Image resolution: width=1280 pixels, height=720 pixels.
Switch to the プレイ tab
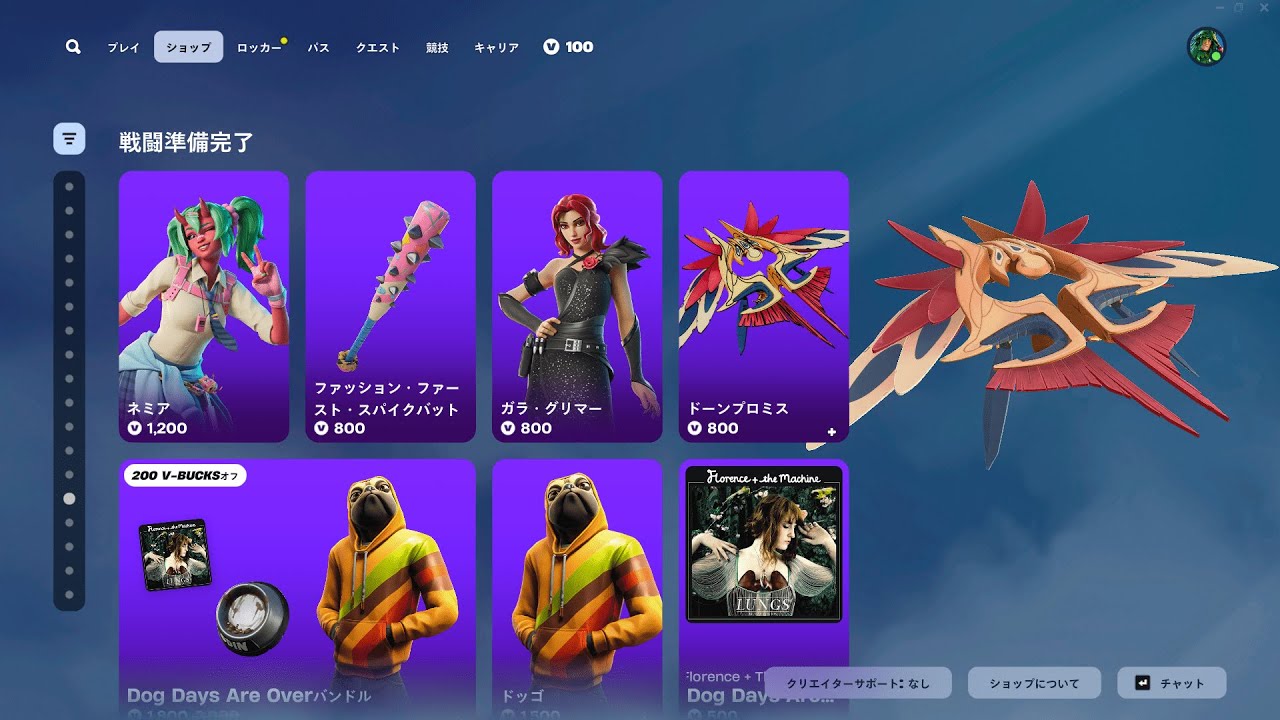coord(124,47)
